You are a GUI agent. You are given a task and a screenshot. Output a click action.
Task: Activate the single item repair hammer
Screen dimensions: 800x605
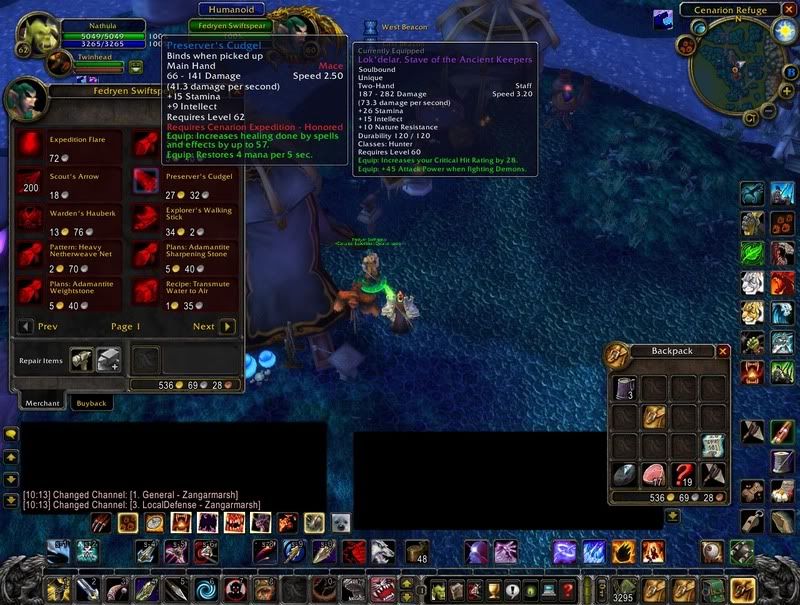click(x=82, y=359)
